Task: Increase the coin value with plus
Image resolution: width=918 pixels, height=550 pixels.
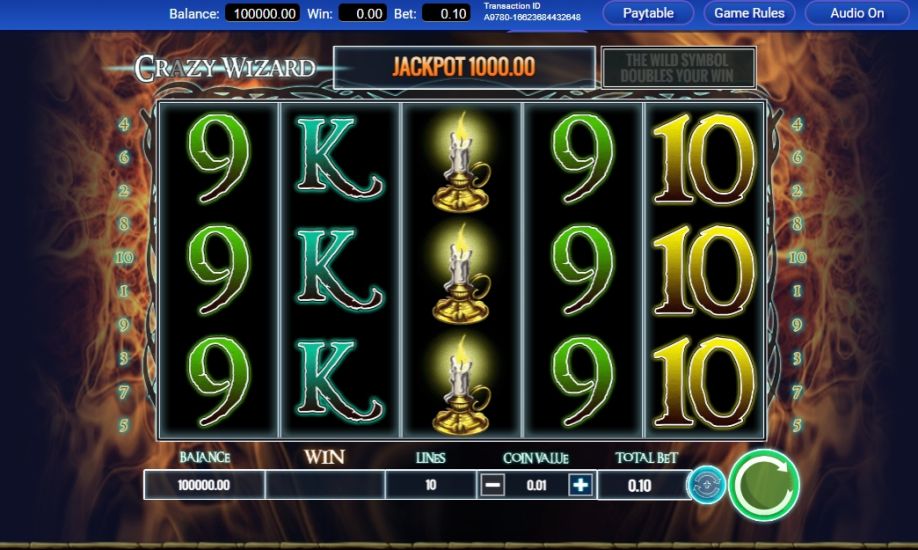Action: (580, 486)
